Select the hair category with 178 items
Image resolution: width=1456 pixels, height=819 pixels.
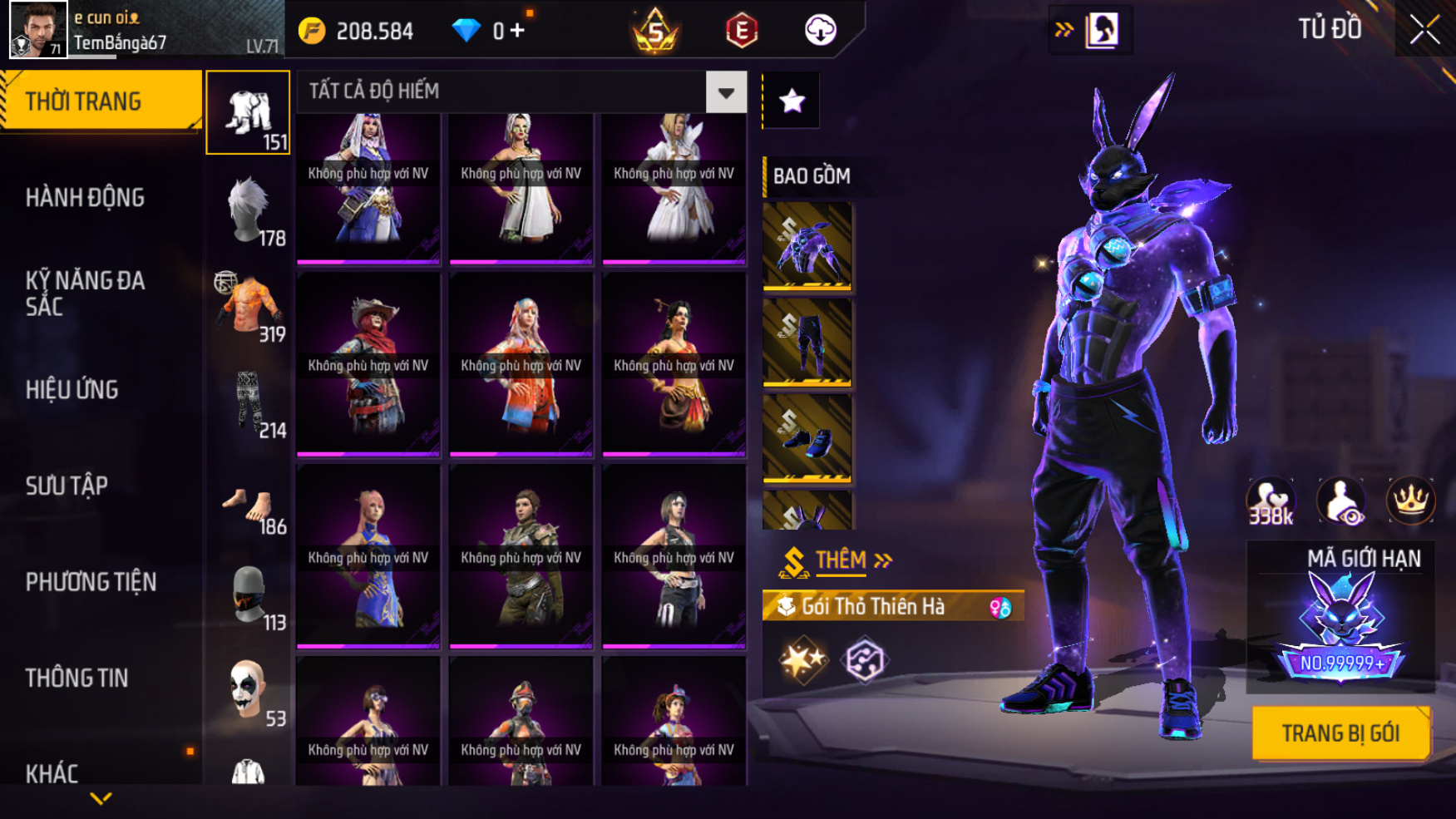coord(249,211)
